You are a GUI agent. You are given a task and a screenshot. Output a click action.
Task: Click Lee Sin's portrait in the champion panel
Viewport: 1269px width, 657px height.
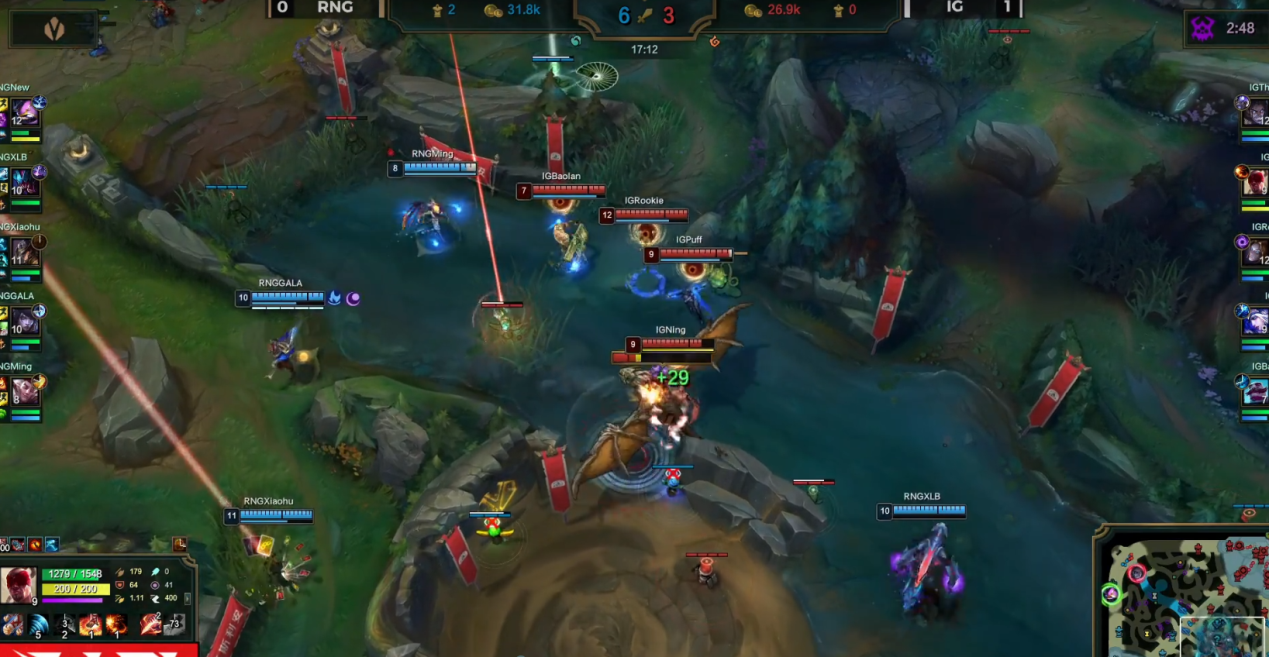[x=19, y=584]
